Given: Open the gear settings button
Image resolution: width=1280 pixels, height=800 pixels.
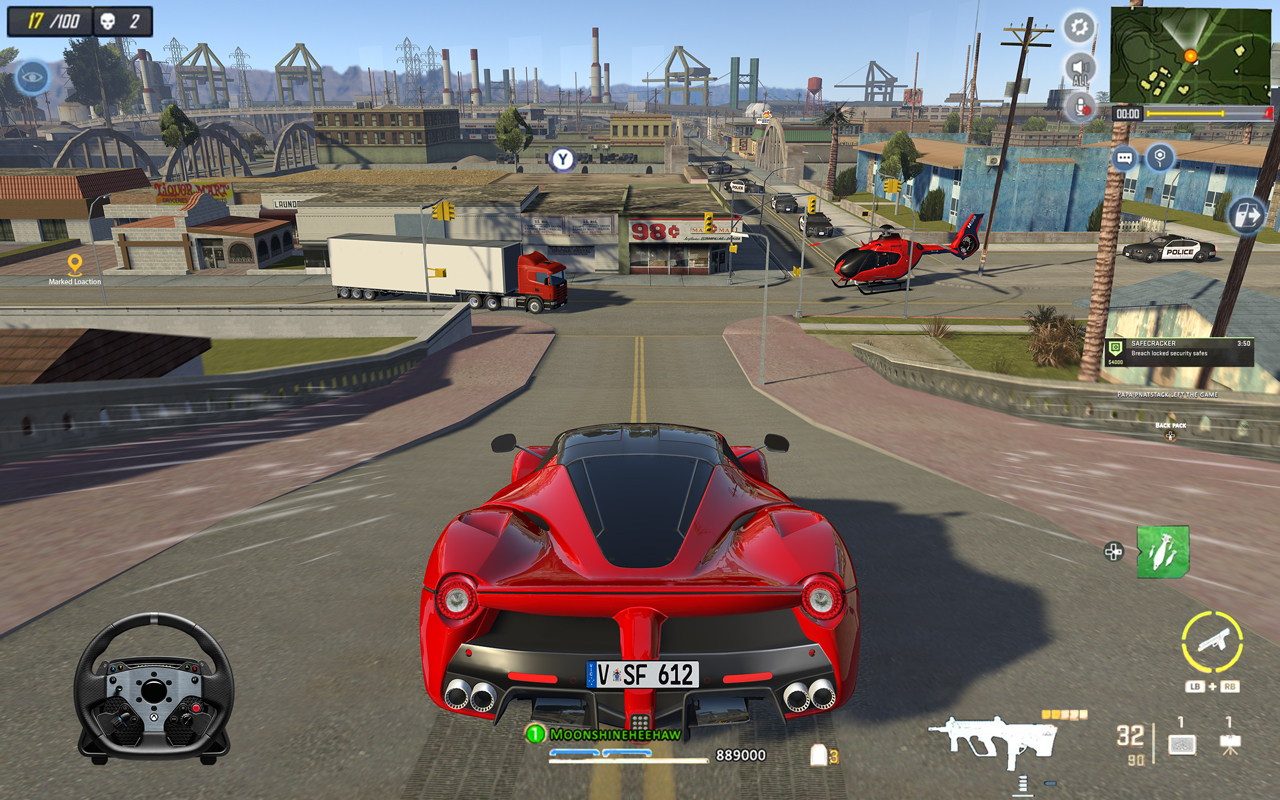Looking at the screenshot, I should coord(1079,27).
